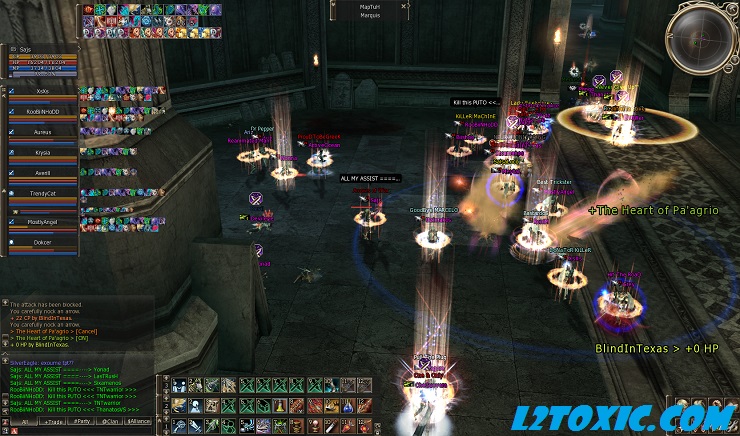The height and width of the screenshot is (436, 740).
Task: Target party member TrendyCat
Action: point(42,193)
